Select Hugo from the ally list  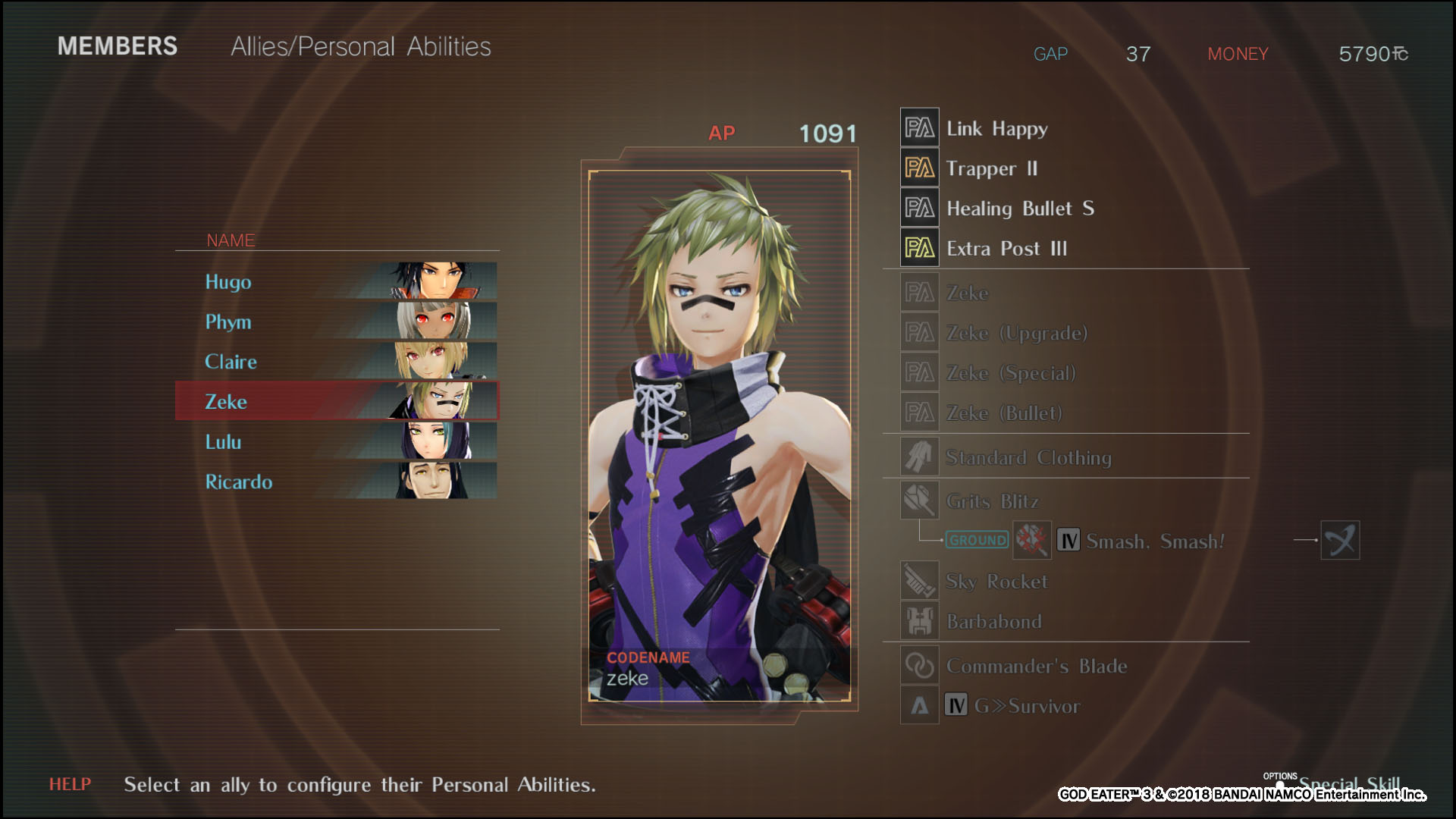(336, 281)
